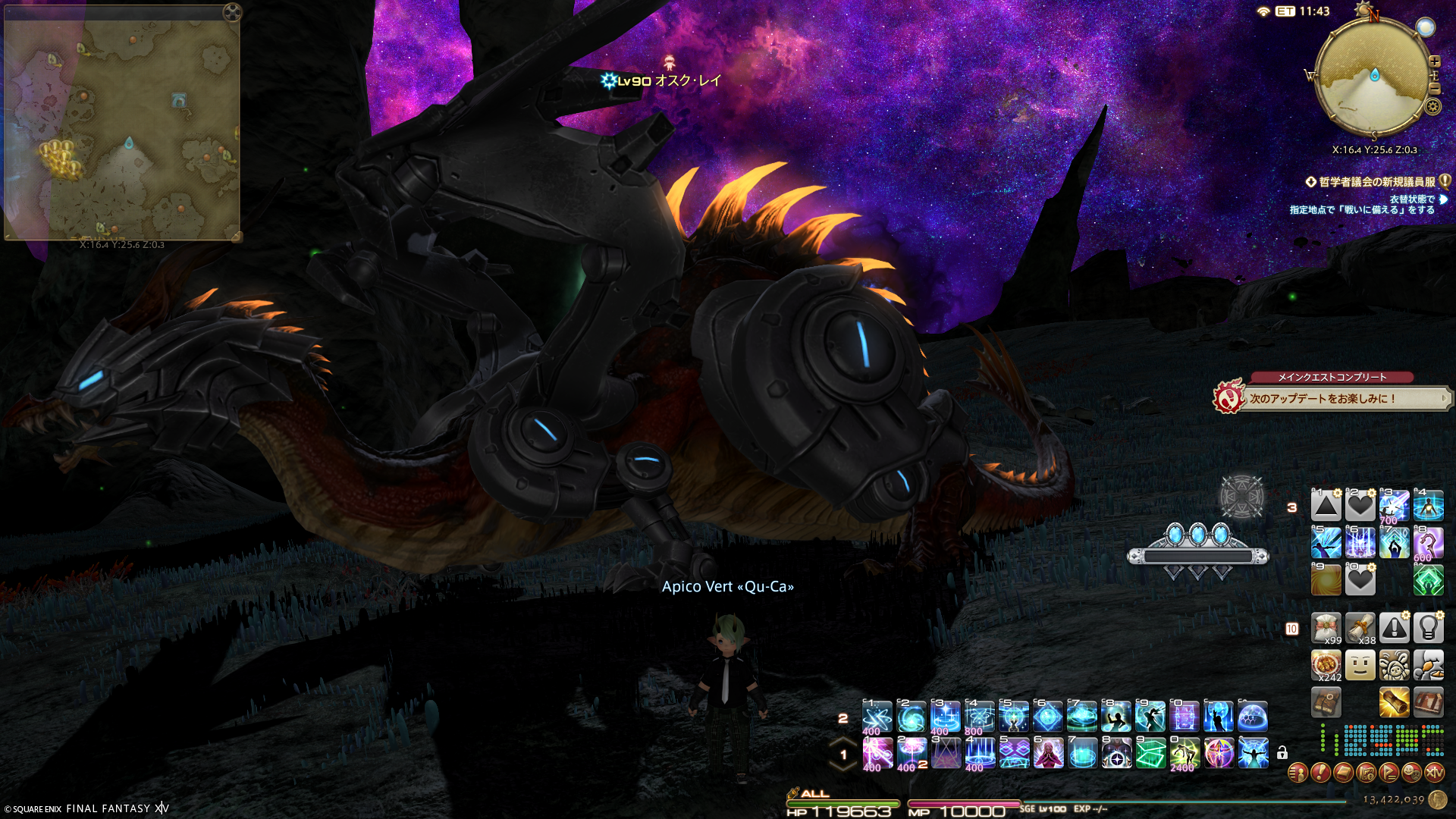Cast the honeycomb dome shield ability
Viewport: 1456px width, 819px height.
[1253, 717]
